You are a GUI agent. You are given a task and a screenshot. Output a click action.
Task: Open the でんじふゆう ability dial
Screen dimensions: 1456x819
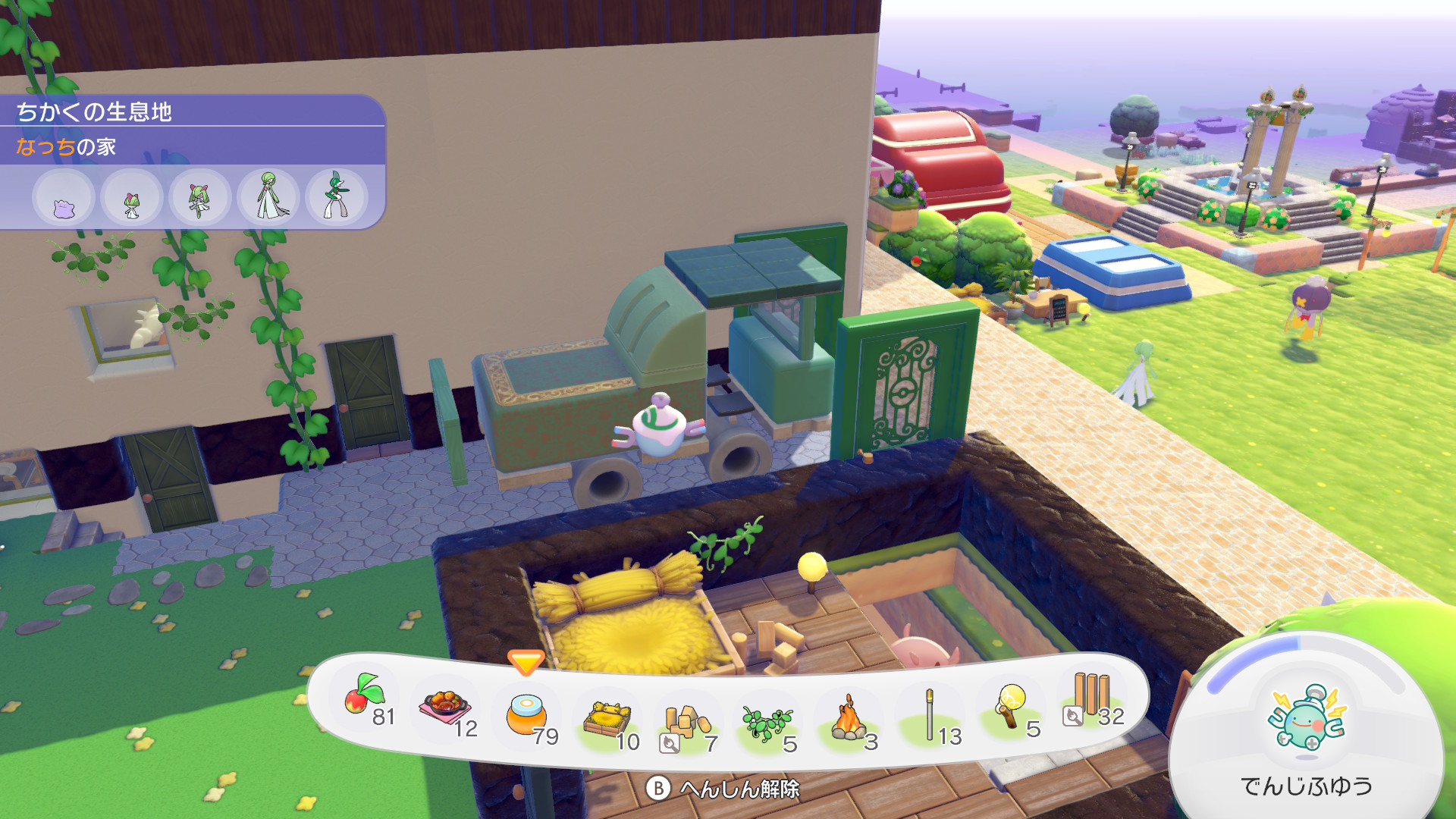click(x=1306, y=720)
